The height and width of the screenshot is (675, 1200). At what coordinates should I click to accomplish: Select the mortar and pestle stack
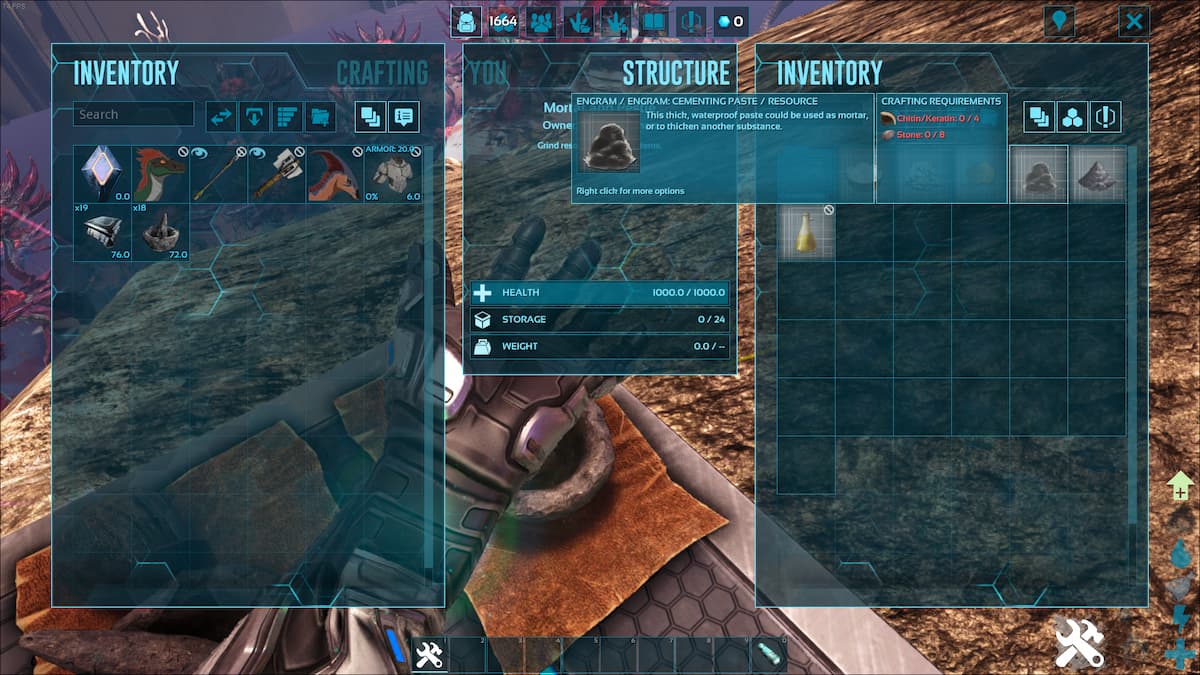pos(161,232)
